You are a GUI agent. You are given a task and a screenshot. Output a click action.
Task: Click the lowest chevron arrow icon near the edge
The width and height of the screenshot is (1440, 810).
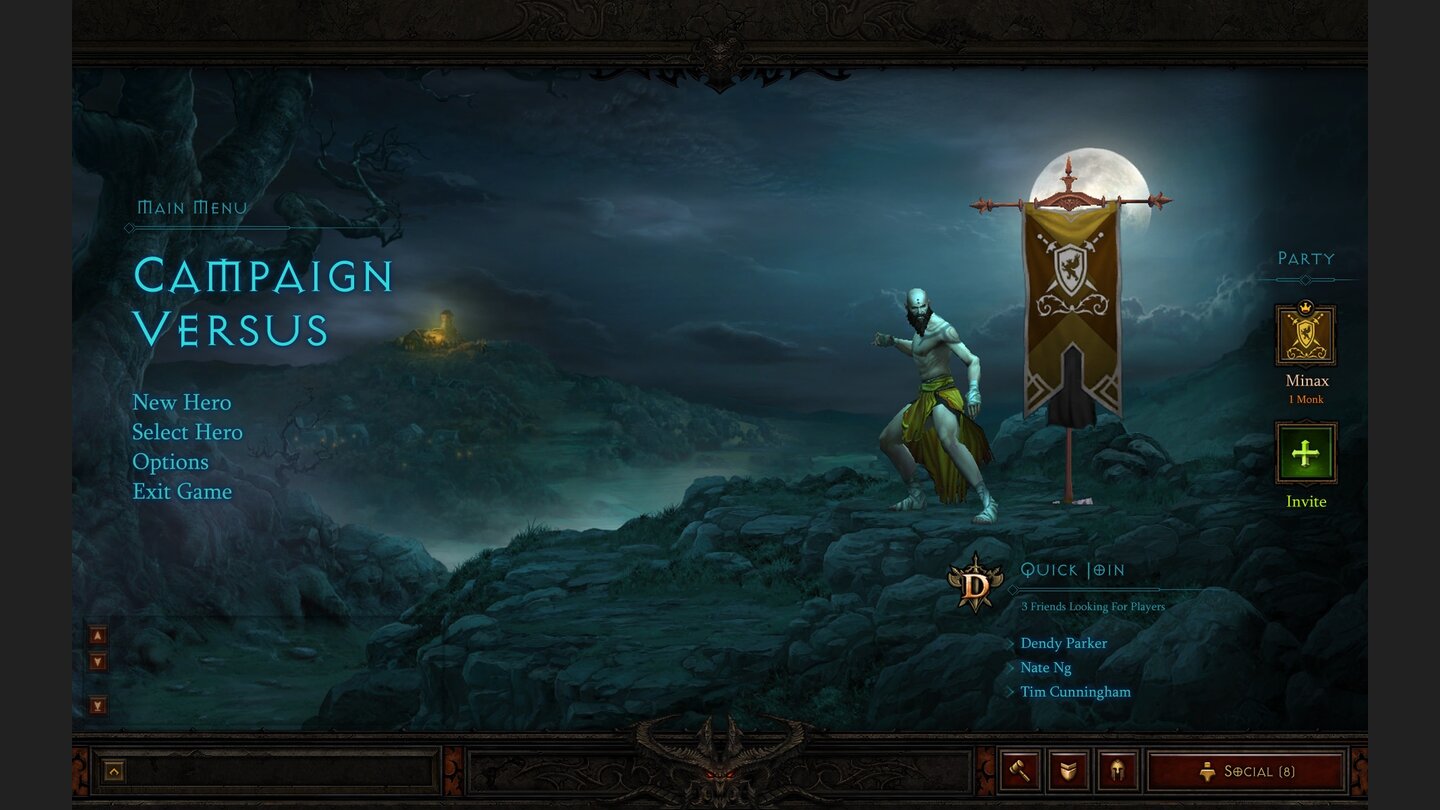click(96, 703)
